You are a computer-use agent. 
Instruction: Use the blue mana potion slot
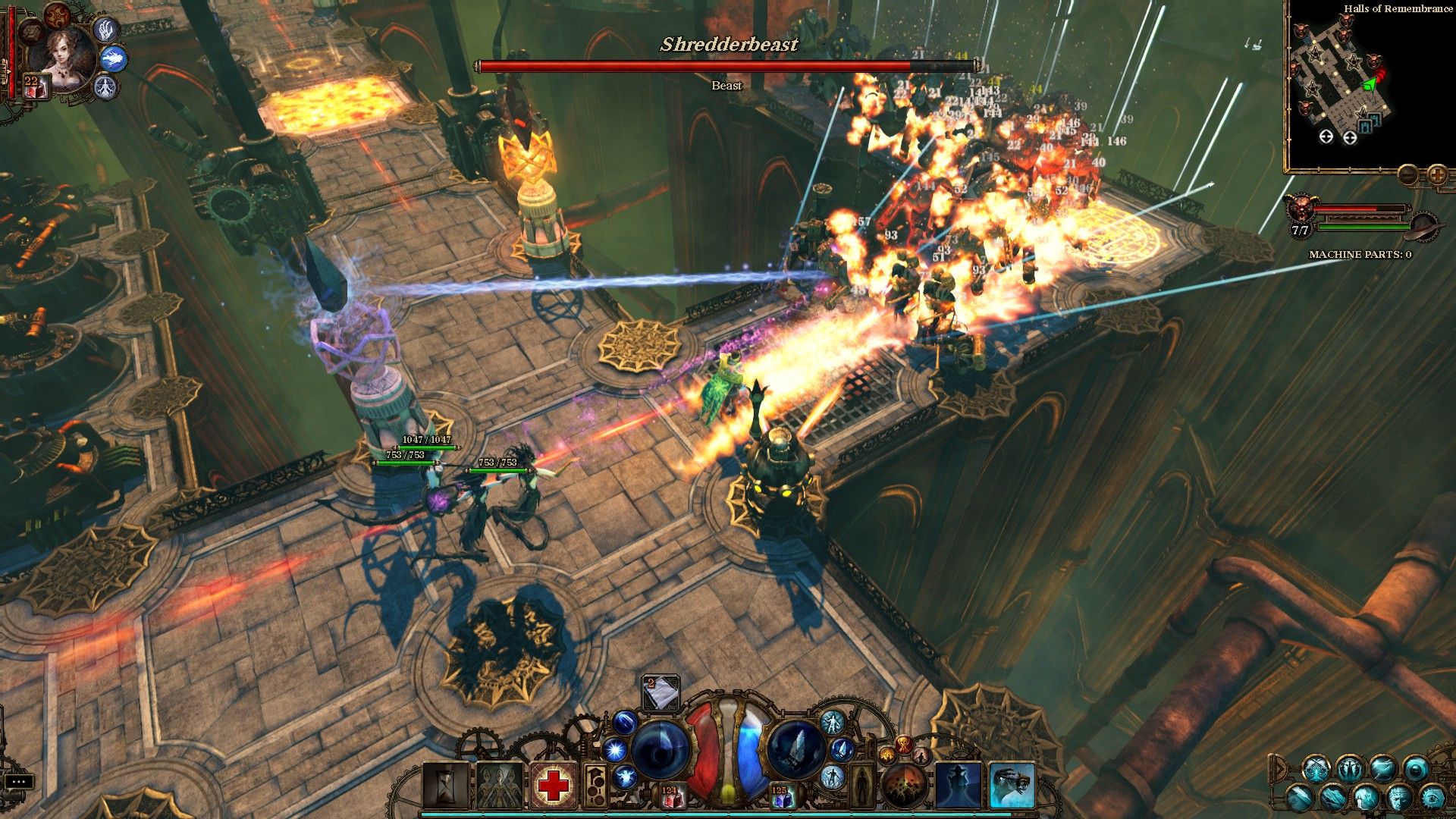tap(781, 796)
